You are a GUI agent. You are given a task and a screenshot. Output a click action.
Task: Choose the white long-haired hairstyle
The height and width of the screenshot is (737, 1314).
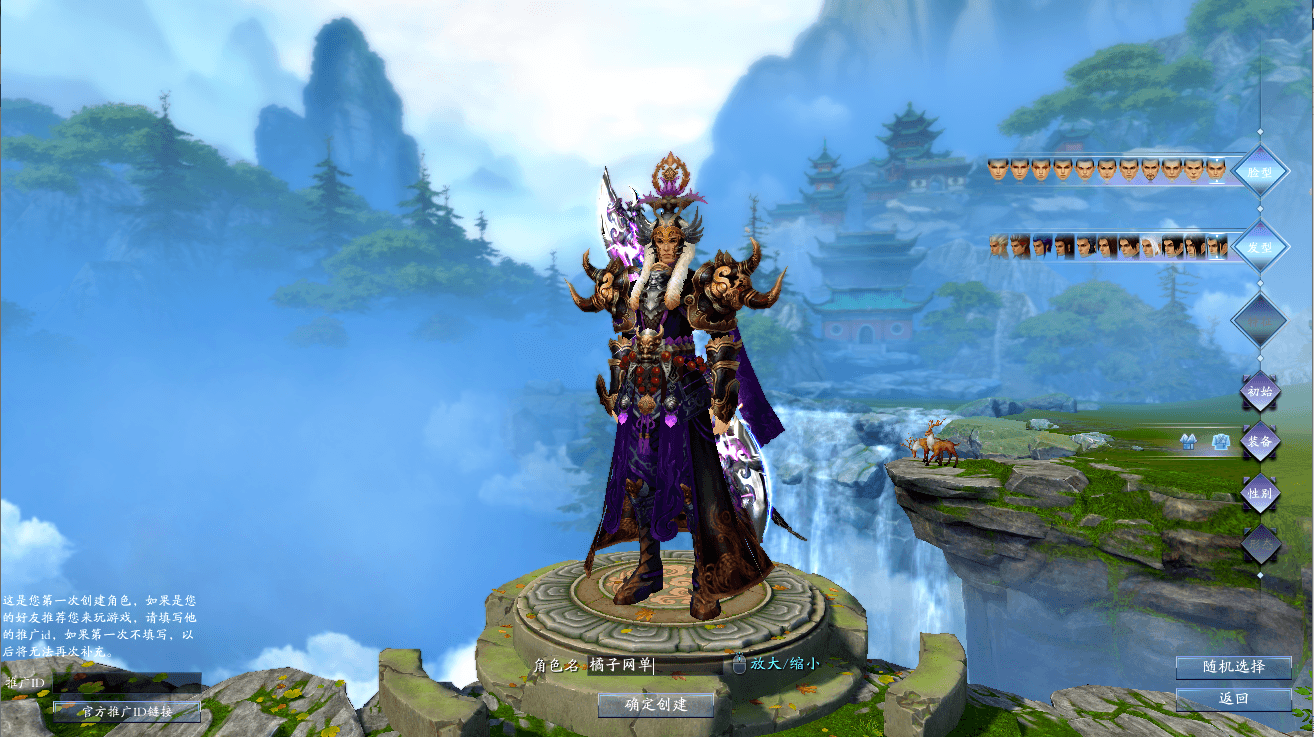1151,247
